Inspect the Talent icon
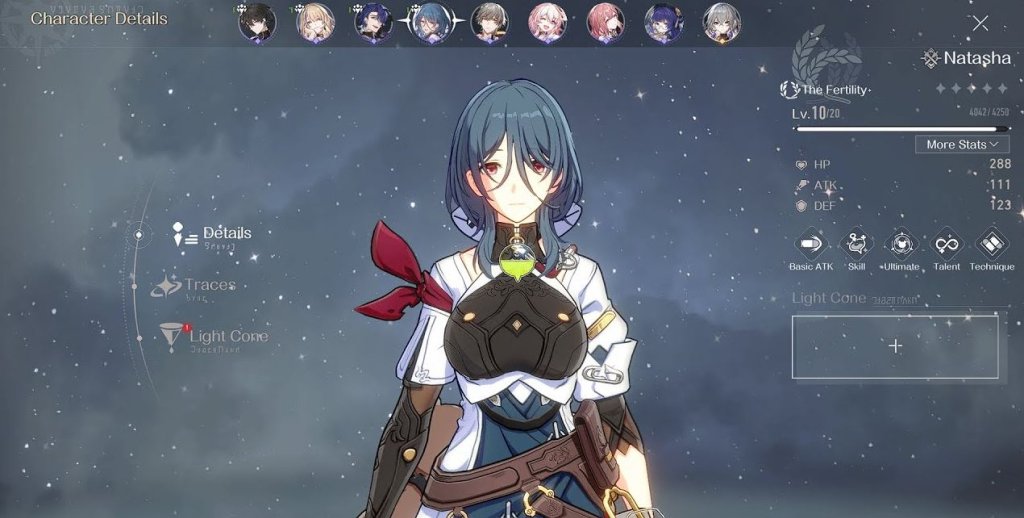Image resolution: width=1024 pixels, height=518 pixels. [x=947, y=244]
